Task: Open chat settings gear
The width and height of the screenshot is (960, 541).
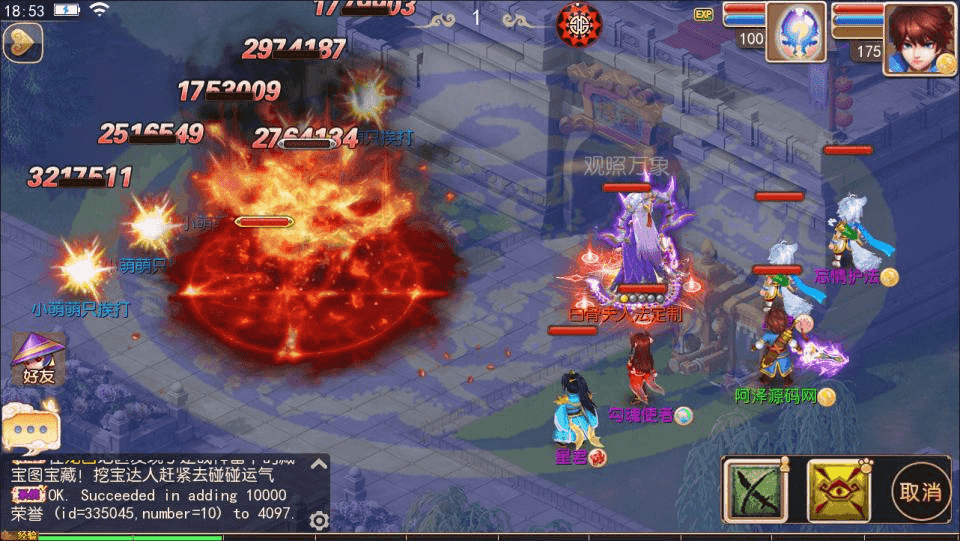Action: tap(319, 520)
